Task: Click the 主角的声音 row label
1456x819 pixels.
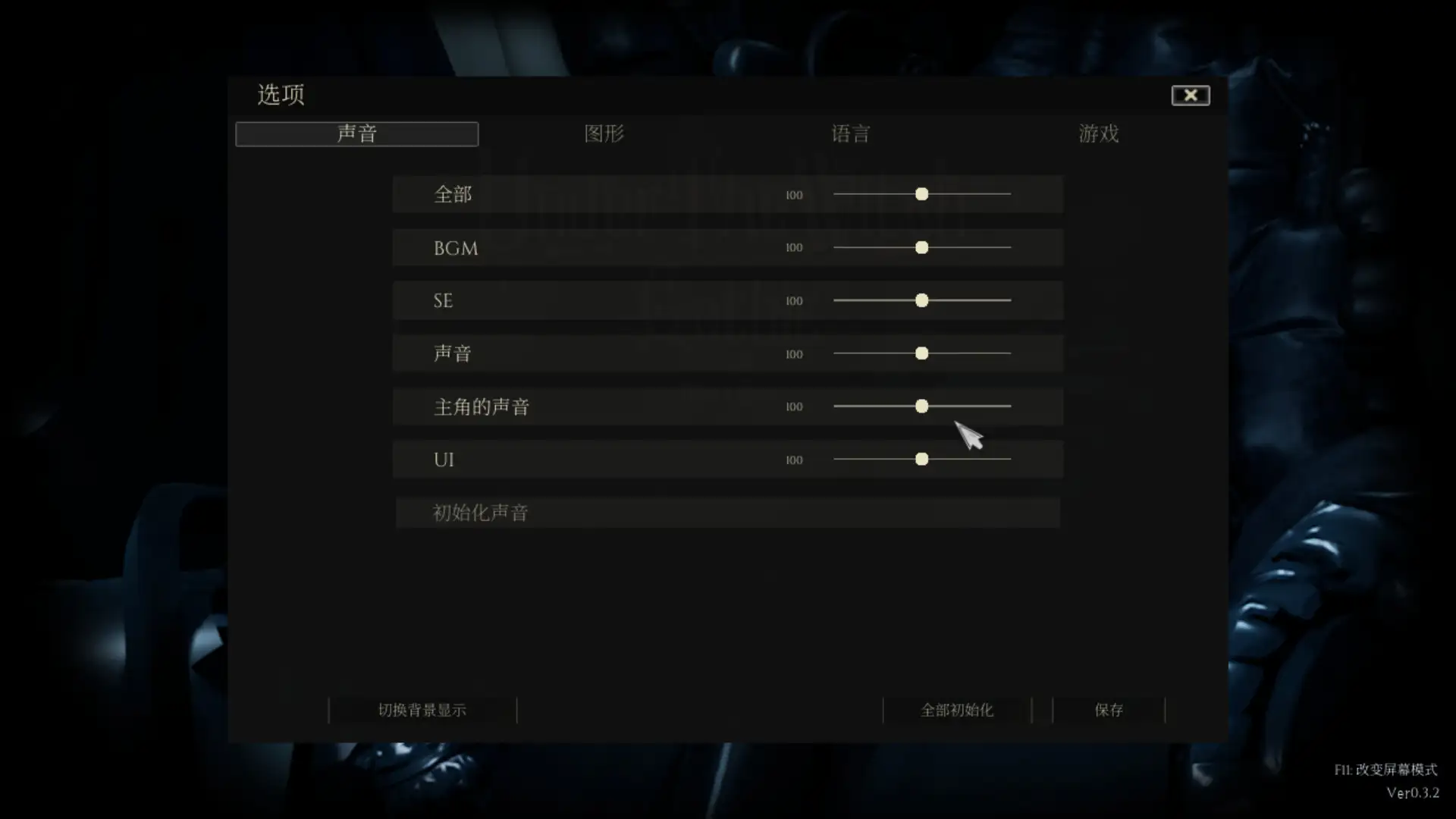Action: pos(481,406)
